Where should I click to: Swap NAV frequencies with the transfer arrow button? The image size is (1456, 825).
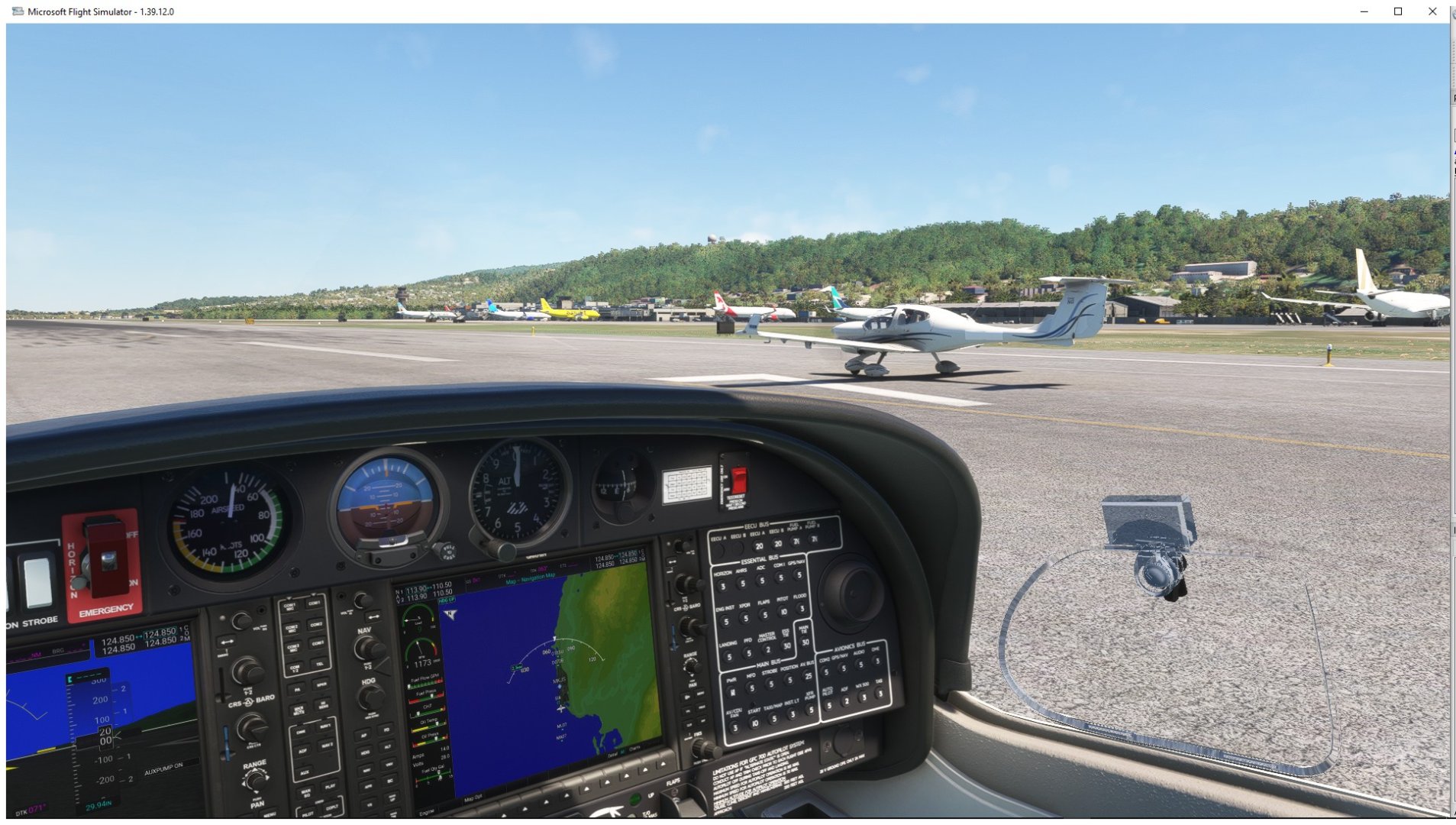tap(373, 616)
